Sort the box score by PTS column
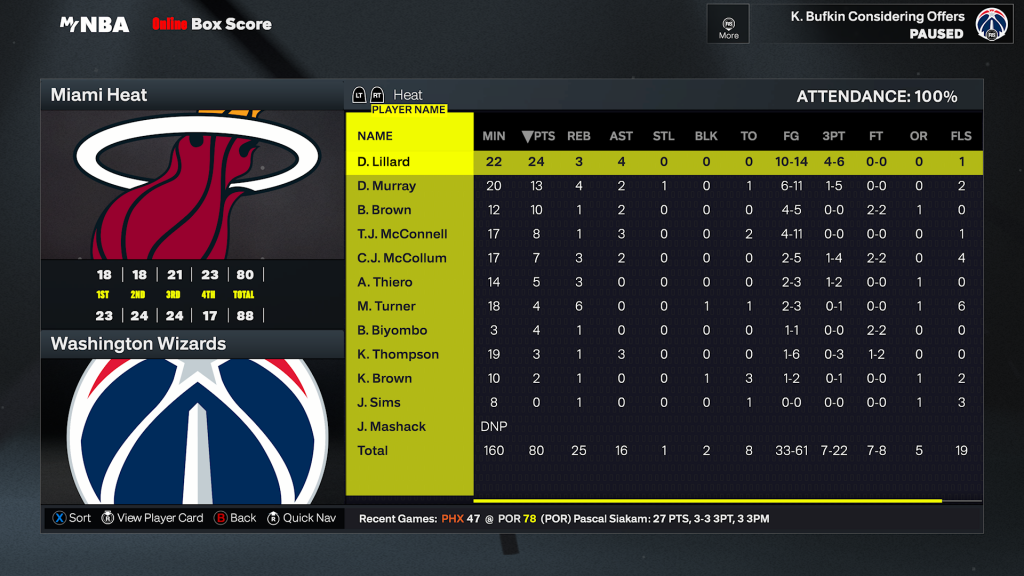This screenshot has height=576, width=1024. pyautogui.click(x=538, y=136)
